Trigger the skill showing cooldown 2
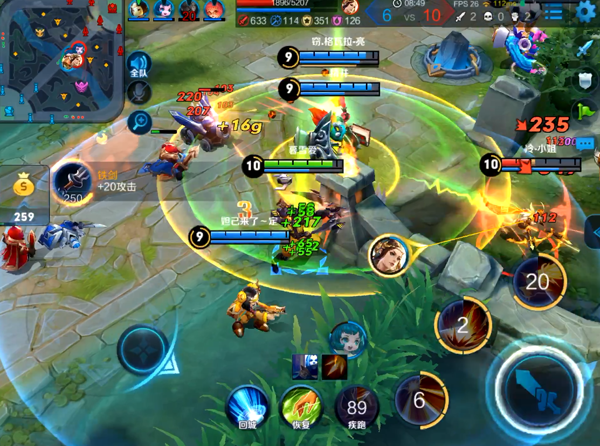The image size is (600, 446). 462,325
